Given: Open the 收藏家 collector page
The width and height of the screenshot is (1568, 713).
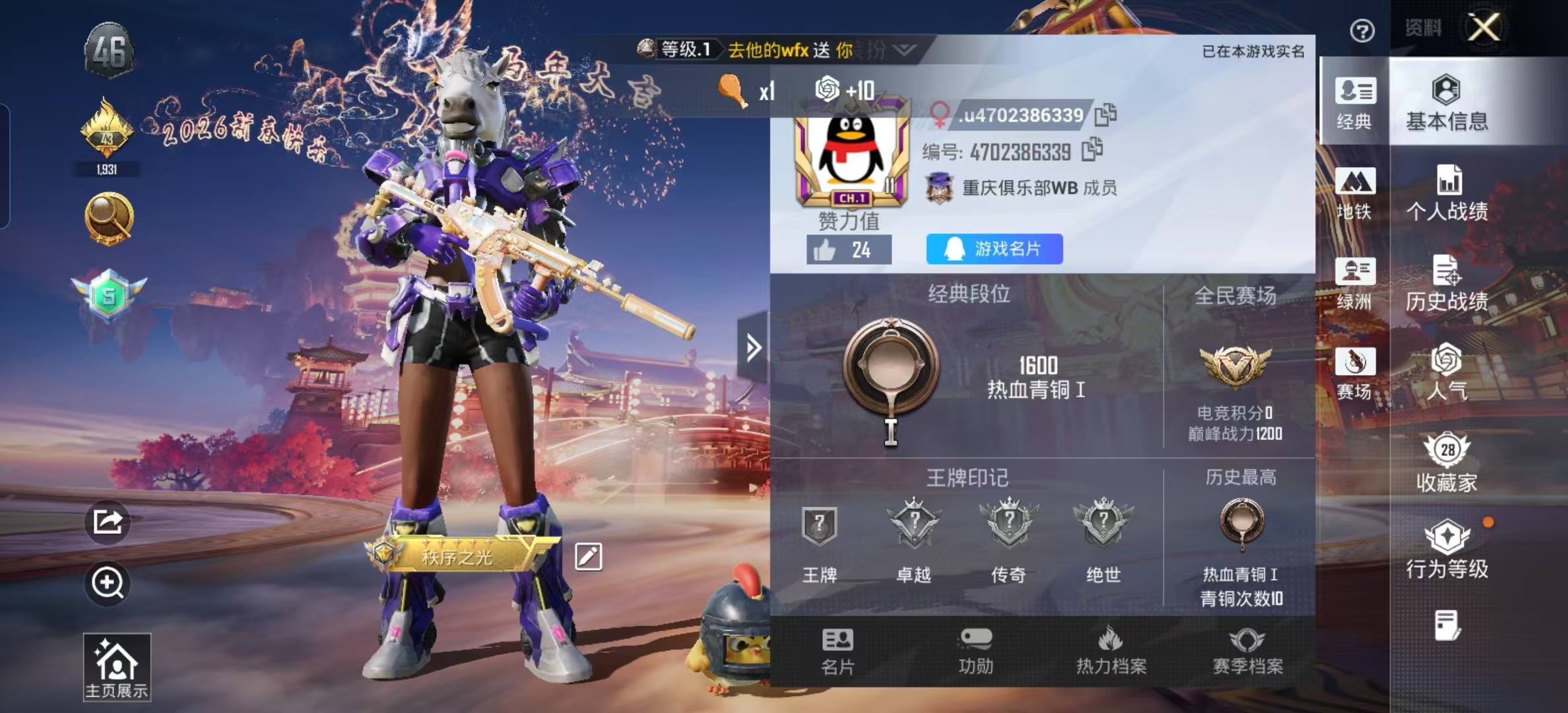Looking at the screenshot, I should pos(1447,463).
